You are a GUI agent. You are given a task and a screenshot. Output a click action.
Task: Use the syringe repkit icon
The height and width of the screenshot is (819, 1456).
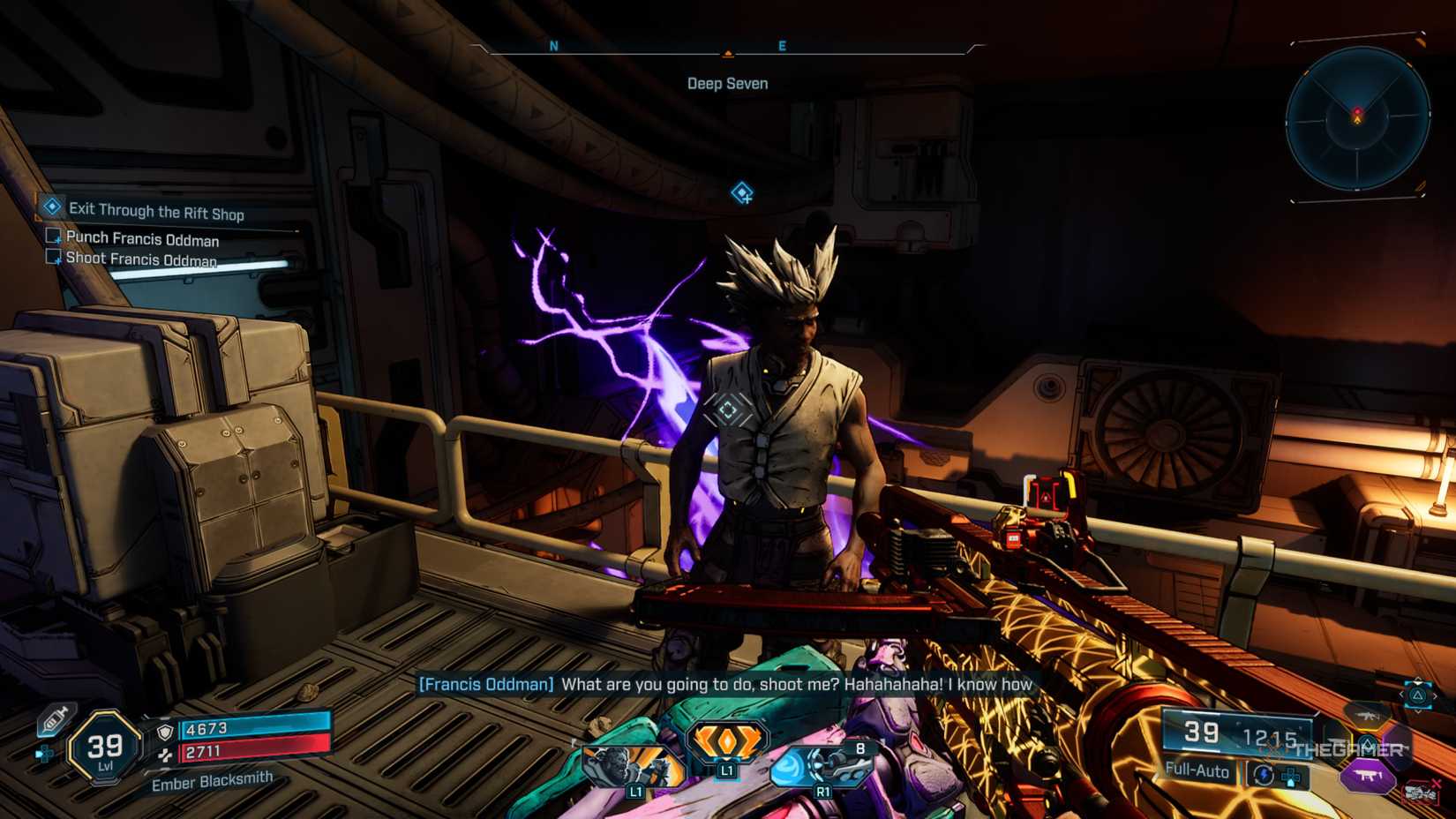coord(56,720)
